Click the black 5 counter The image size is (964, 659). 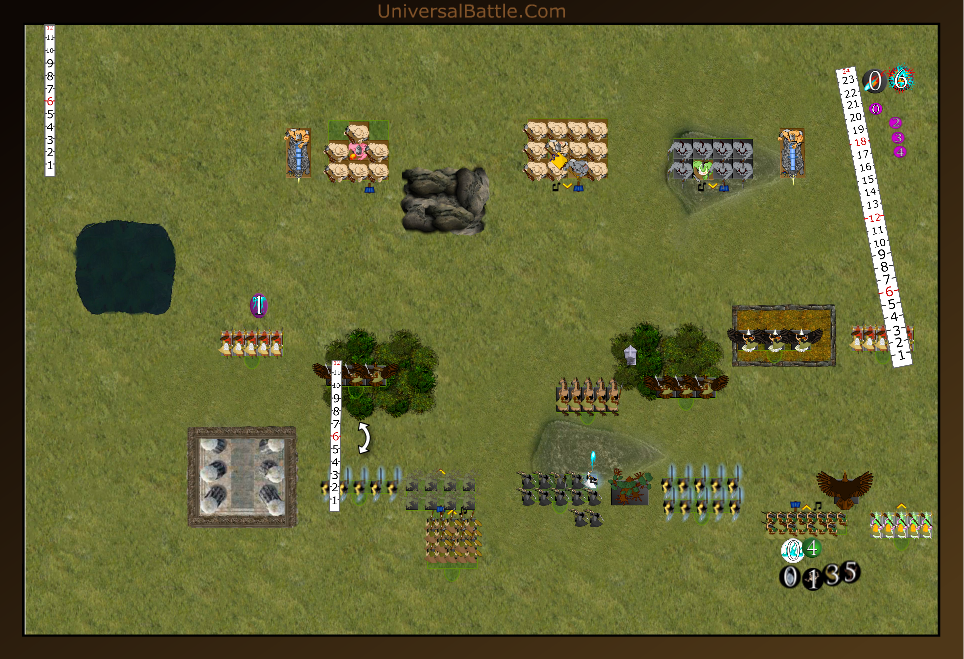[x=850, y=572]
